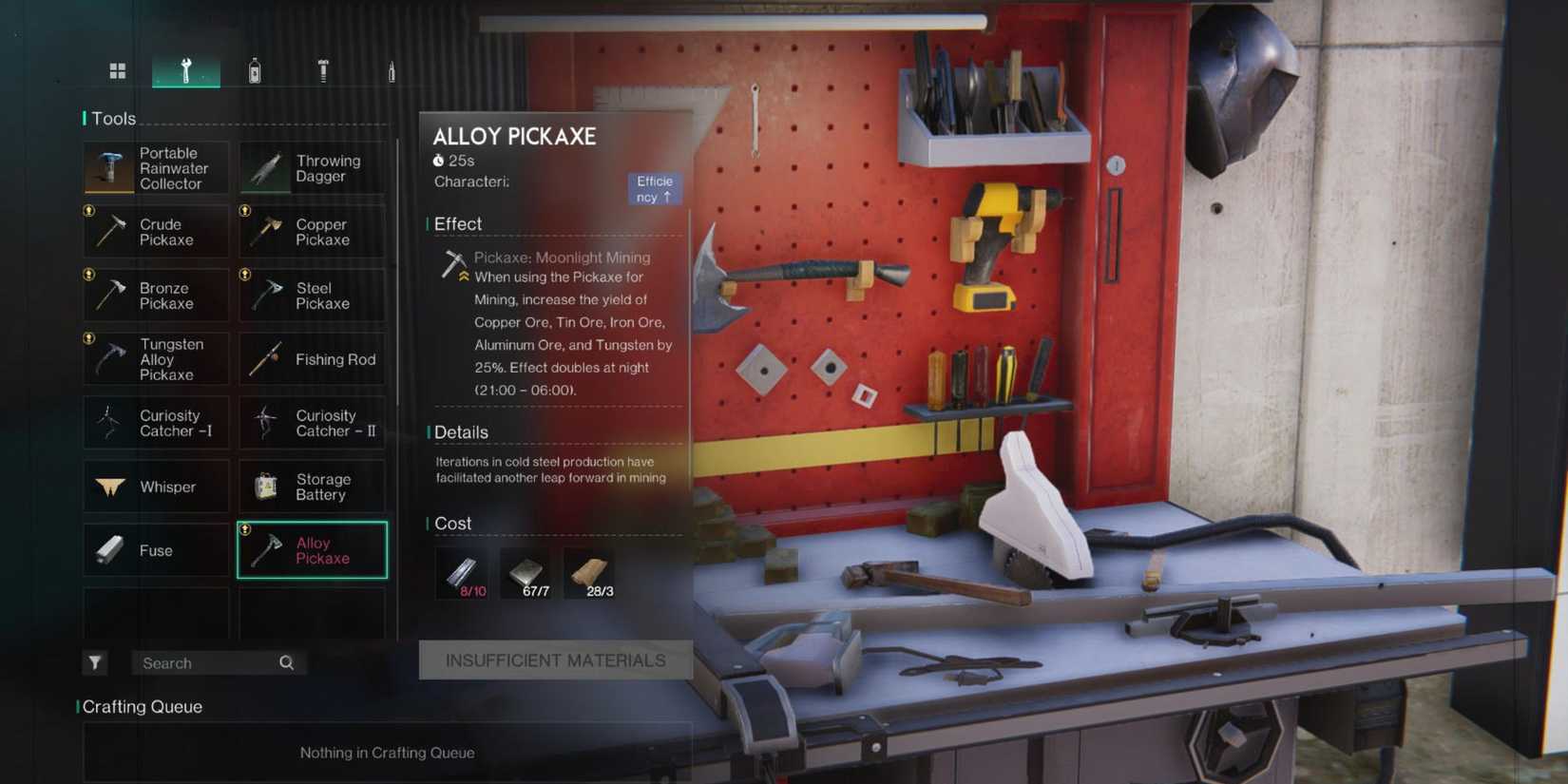1568x784 pixels.
Task: Choose the Tungsten Alloy Pickaxe
Action: pos(156,358)
